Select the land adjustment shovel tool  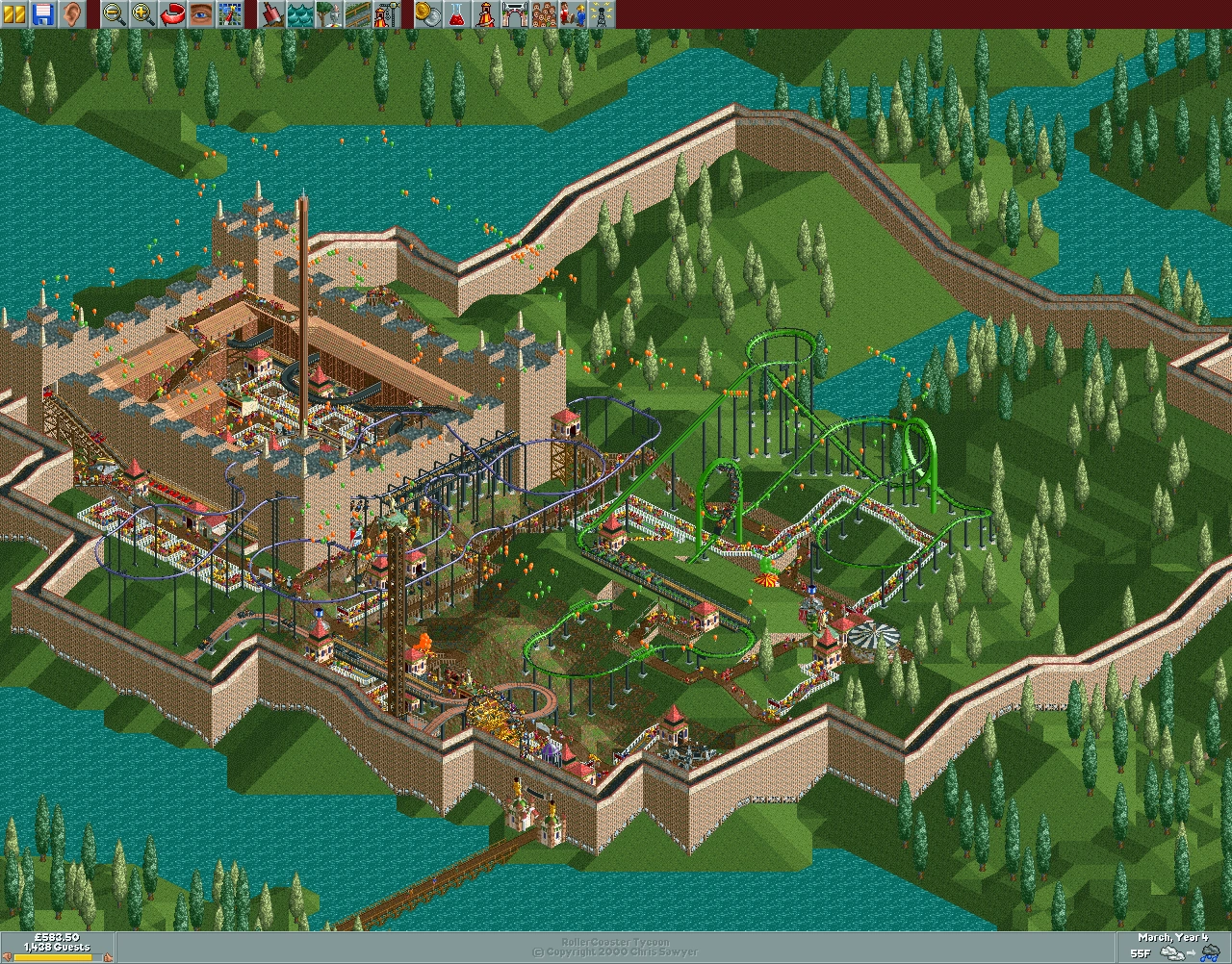coord(270,13)
